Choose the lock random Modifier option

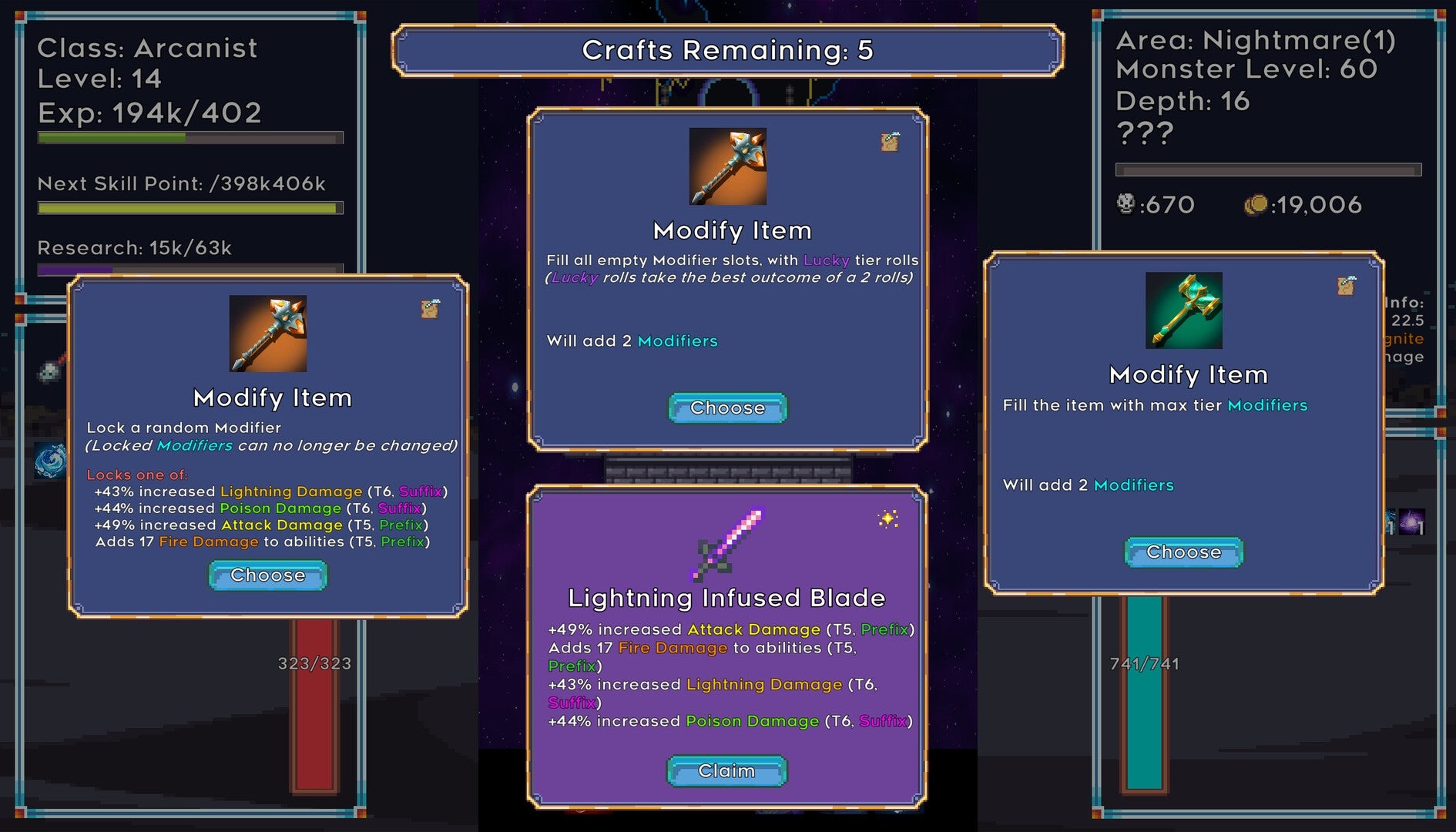pyautogui.click(x=267, y=575)
